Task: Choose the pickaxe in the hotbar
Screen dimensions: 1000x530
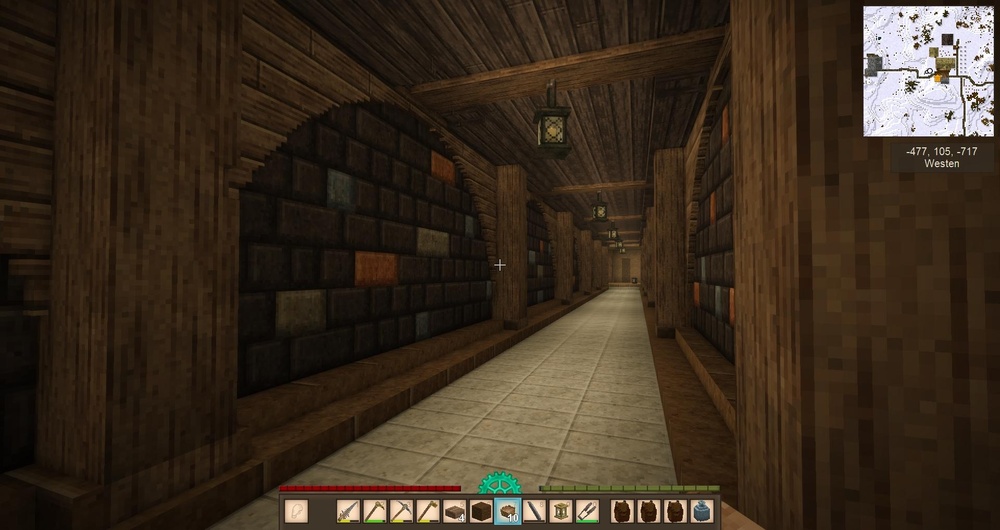Action: coord(401,511)
